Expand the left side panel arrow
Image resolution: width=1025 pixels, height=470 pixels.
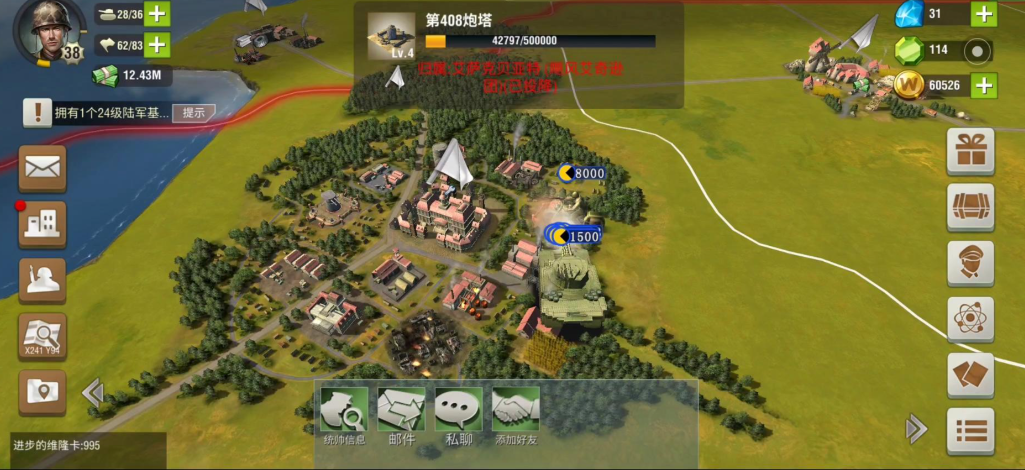(92, 392)
